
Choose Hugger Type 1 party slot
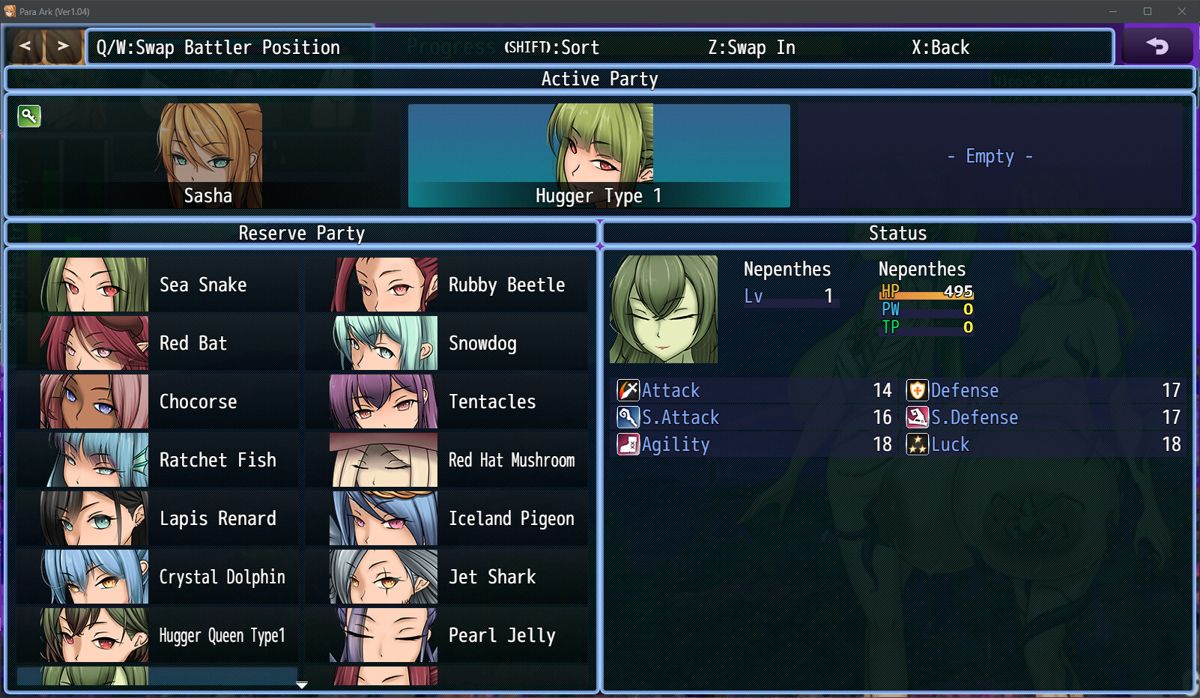598,156
